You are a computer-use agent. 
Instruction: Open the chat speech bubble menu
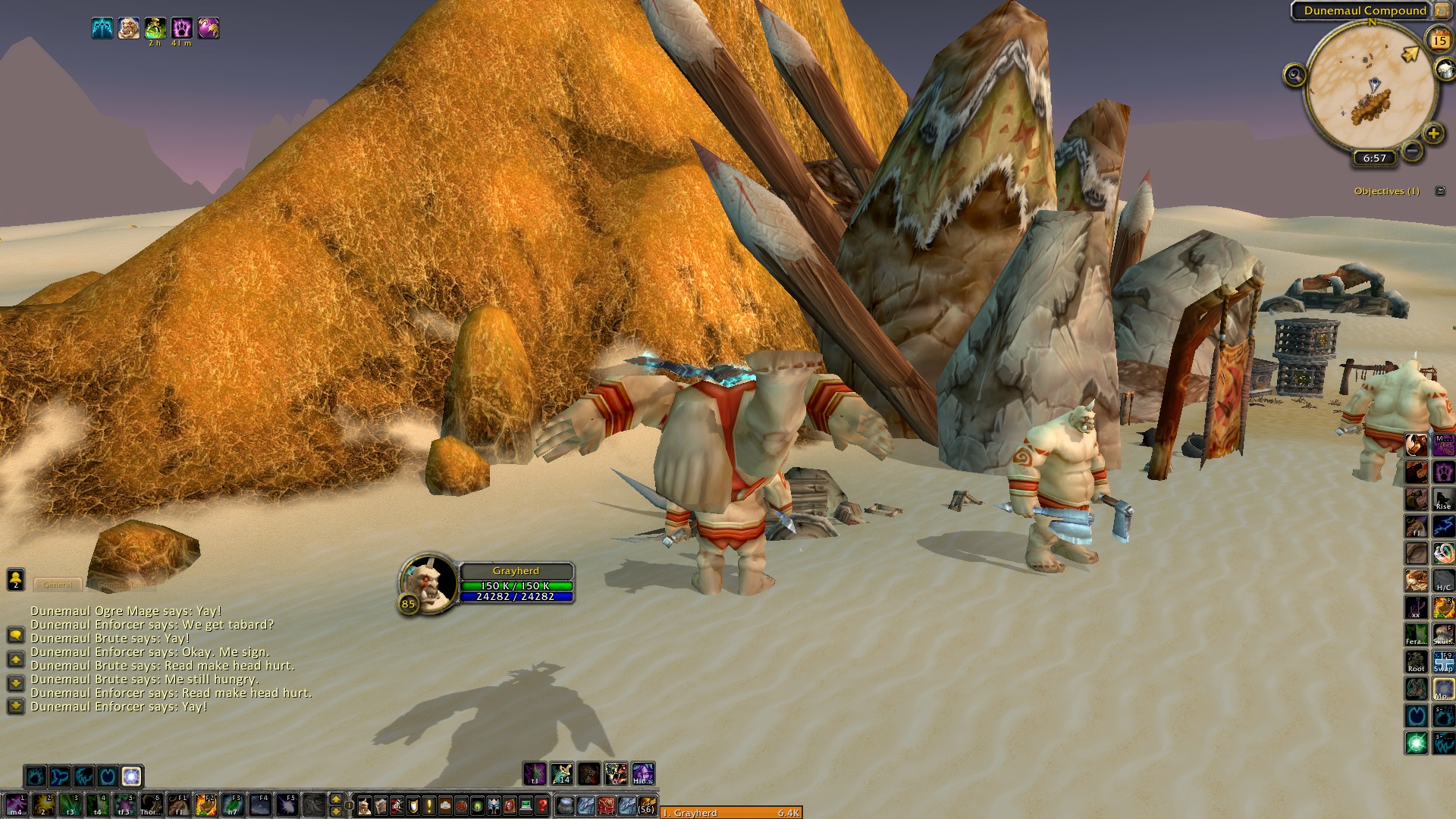point(15,634)
